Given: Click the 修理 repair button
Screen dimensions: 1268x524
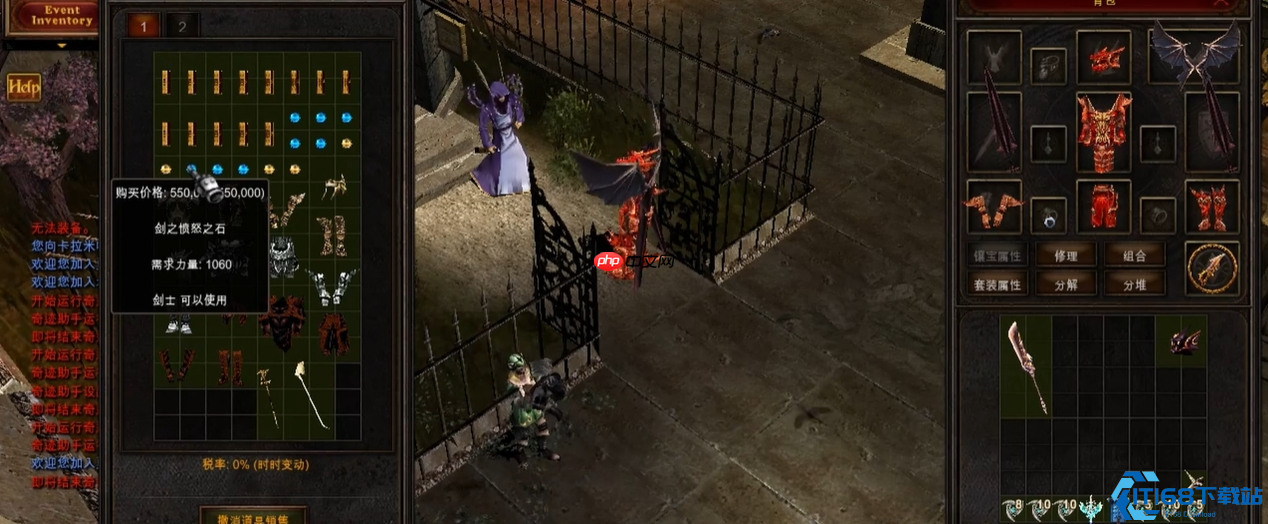Looking at the screenshot, I should coord(1066,255).
